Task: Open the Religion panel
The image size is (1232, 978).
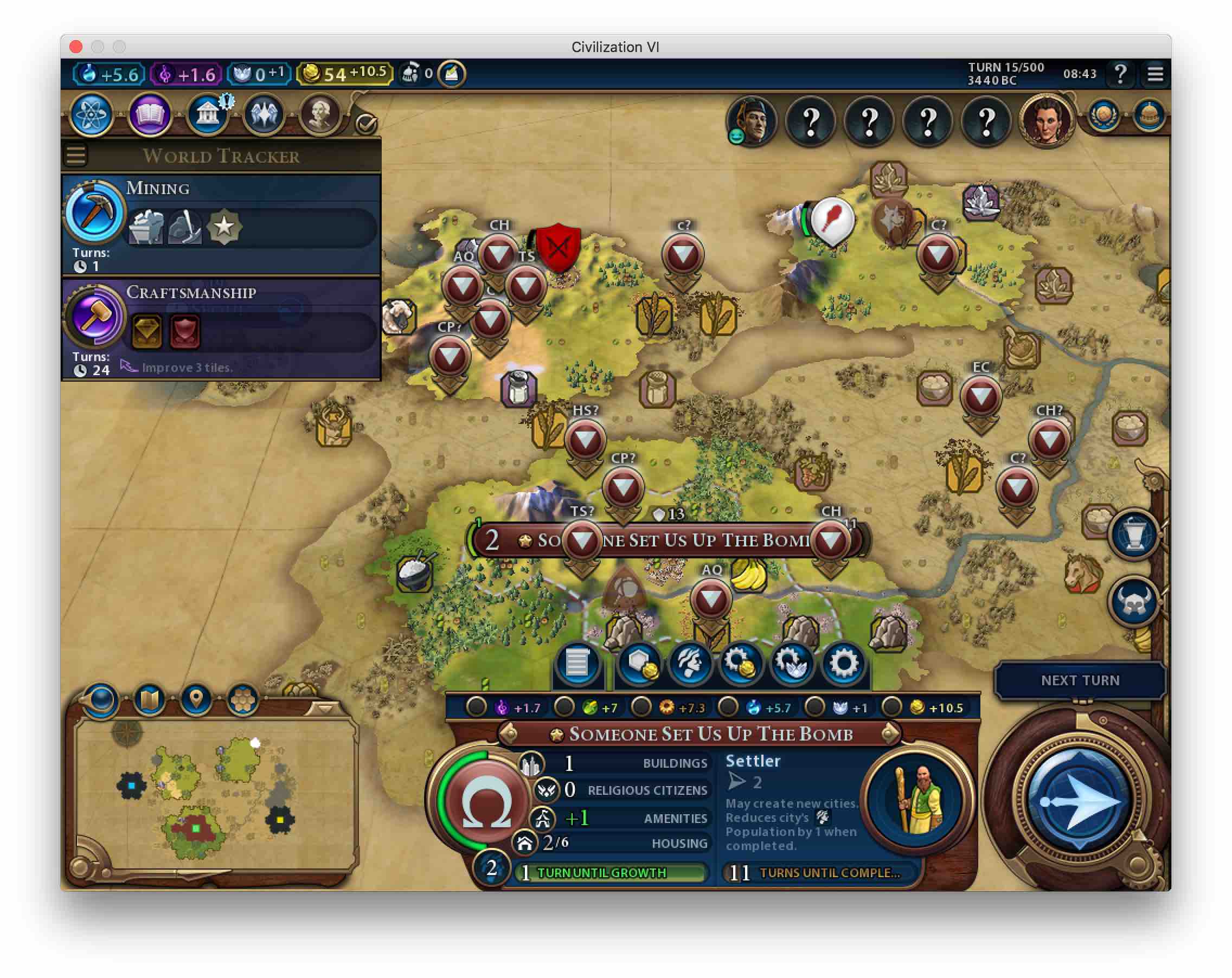Action: 264,115
